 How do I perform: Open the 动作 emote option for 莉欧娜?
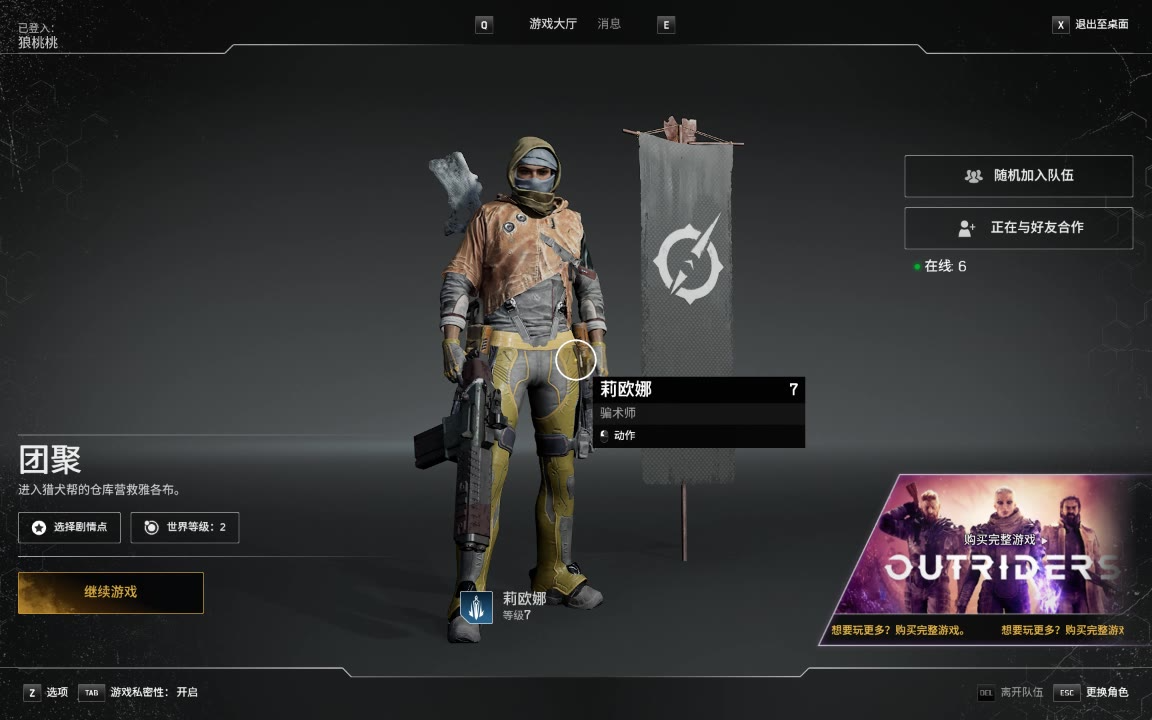(624, 436)
